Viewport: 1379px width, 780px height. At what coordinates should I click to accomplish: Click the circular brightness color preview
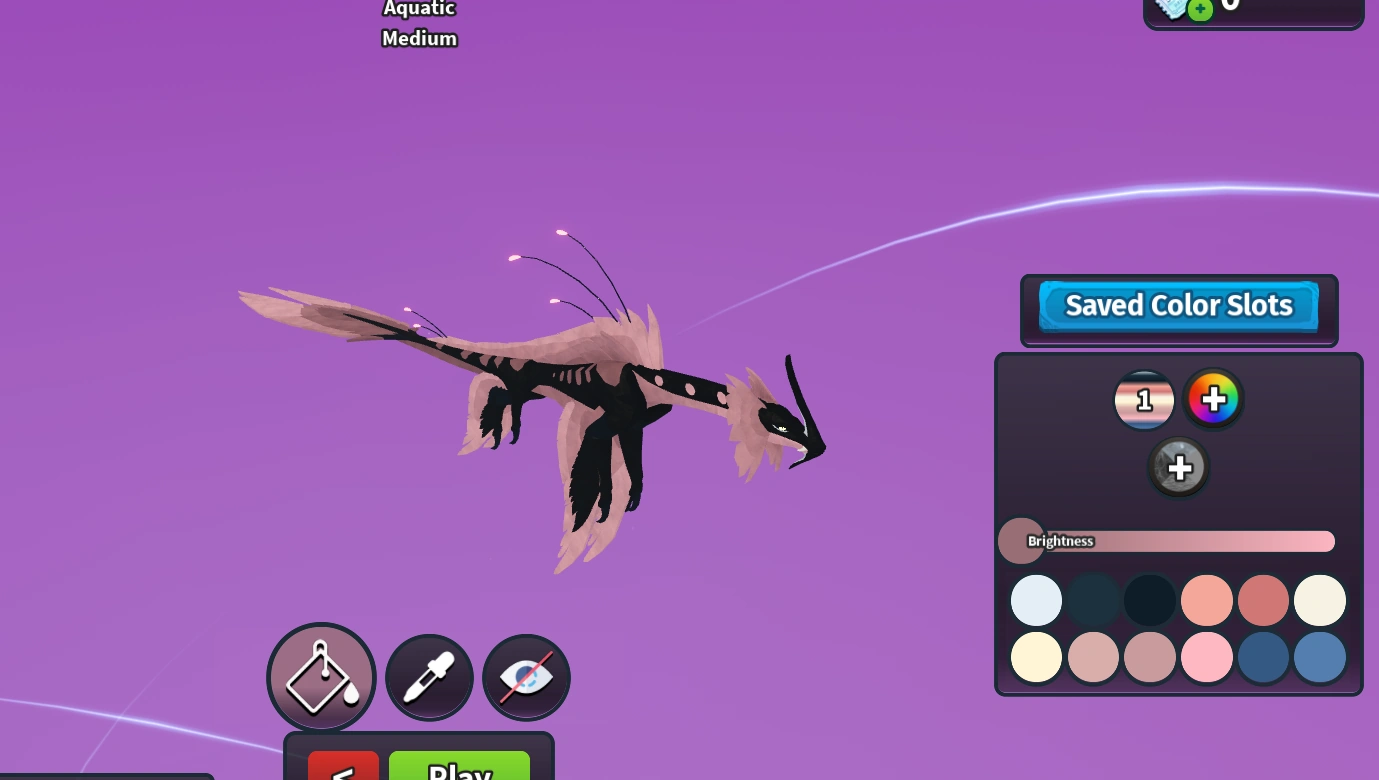(1021, 541)
